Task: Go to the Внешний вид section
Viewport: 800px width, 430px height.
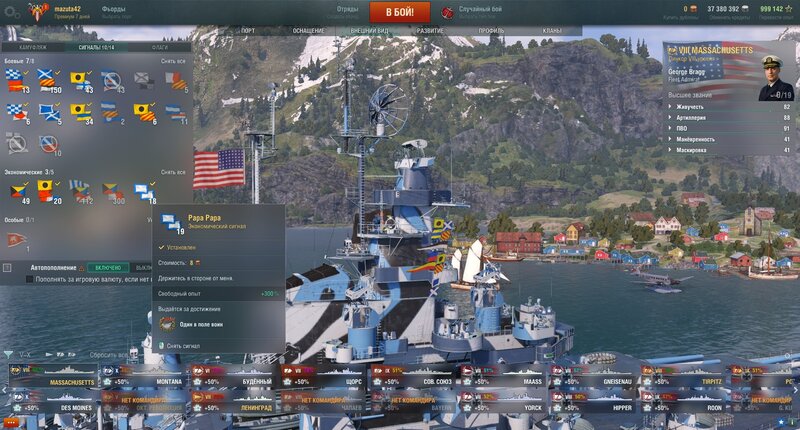Action: (x=370, y=31)
